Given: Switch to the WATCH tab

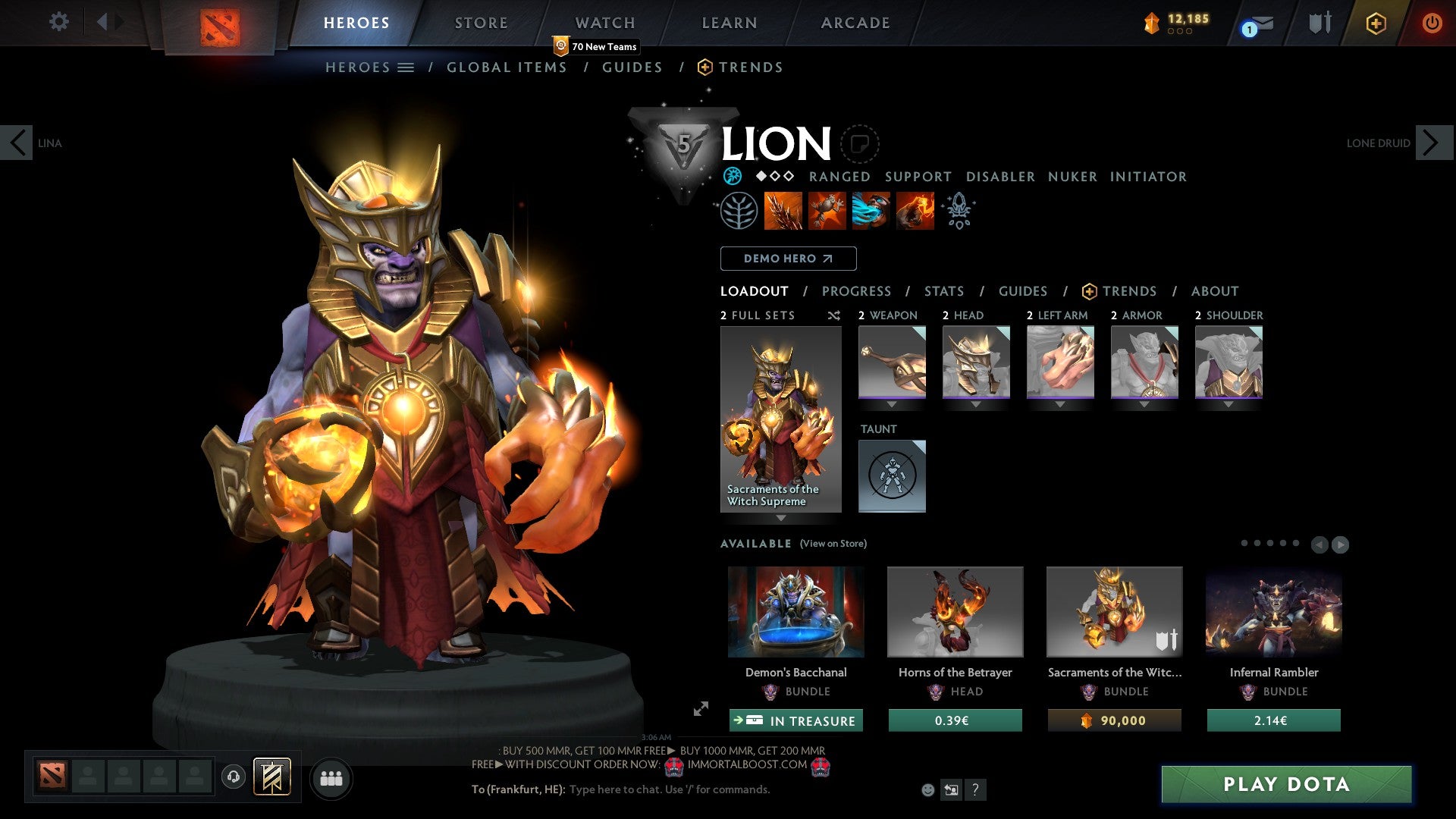Looking at the screenshot, I should (x=604, y=22).
